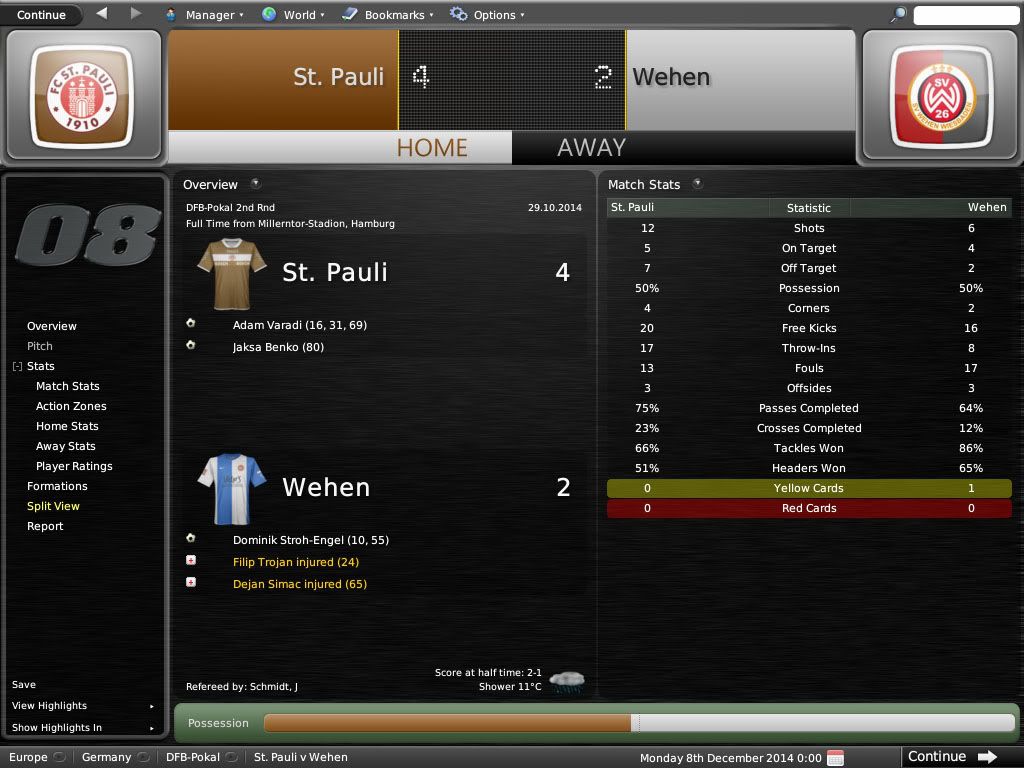Click the top-left Continue button
The width and height of the screenshot is (1024, 768).
41,15
